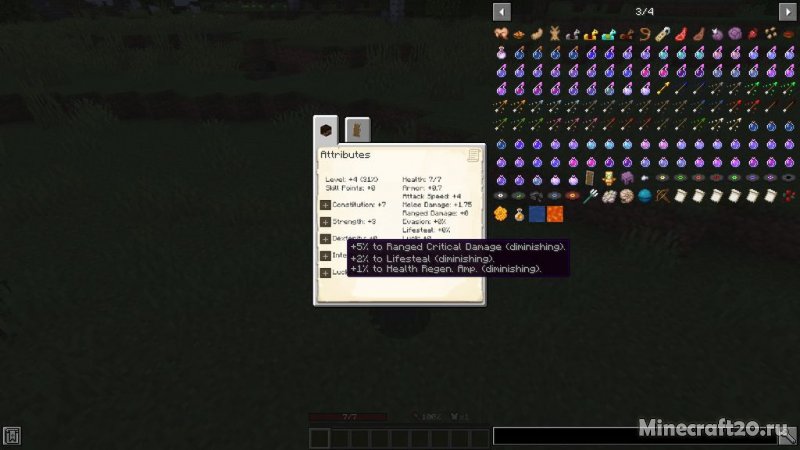Select the trident item in the list

[x=591, y=196]
